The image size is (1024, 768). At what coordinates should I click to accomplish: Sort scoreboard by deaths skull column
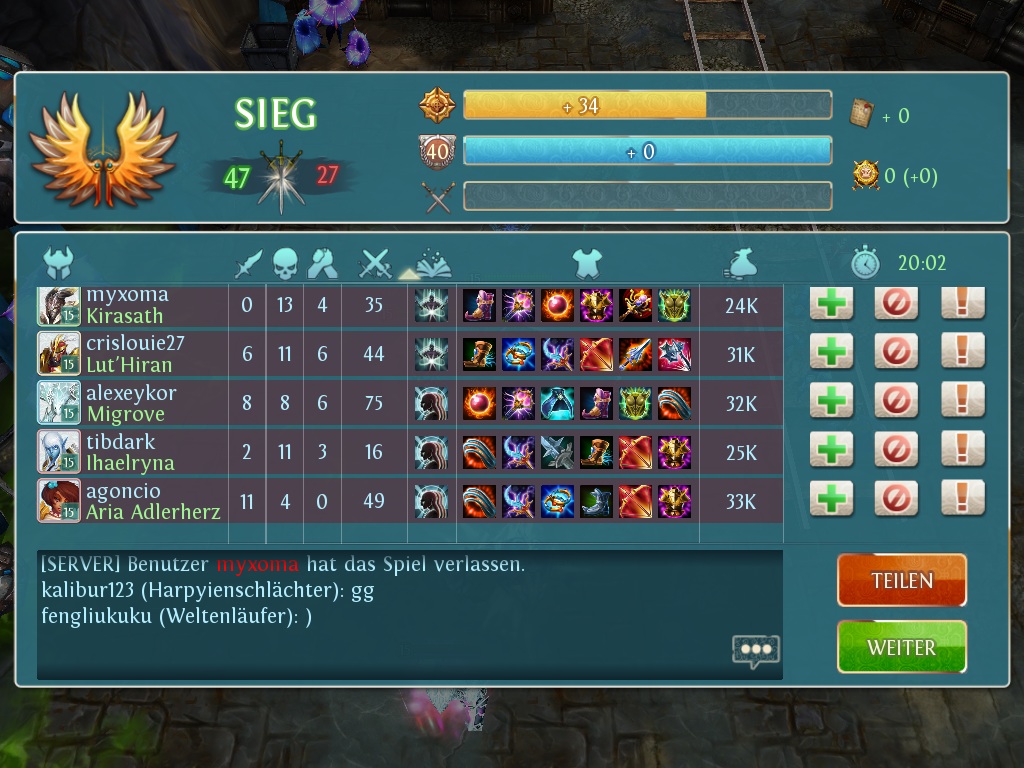click(286, 264)
